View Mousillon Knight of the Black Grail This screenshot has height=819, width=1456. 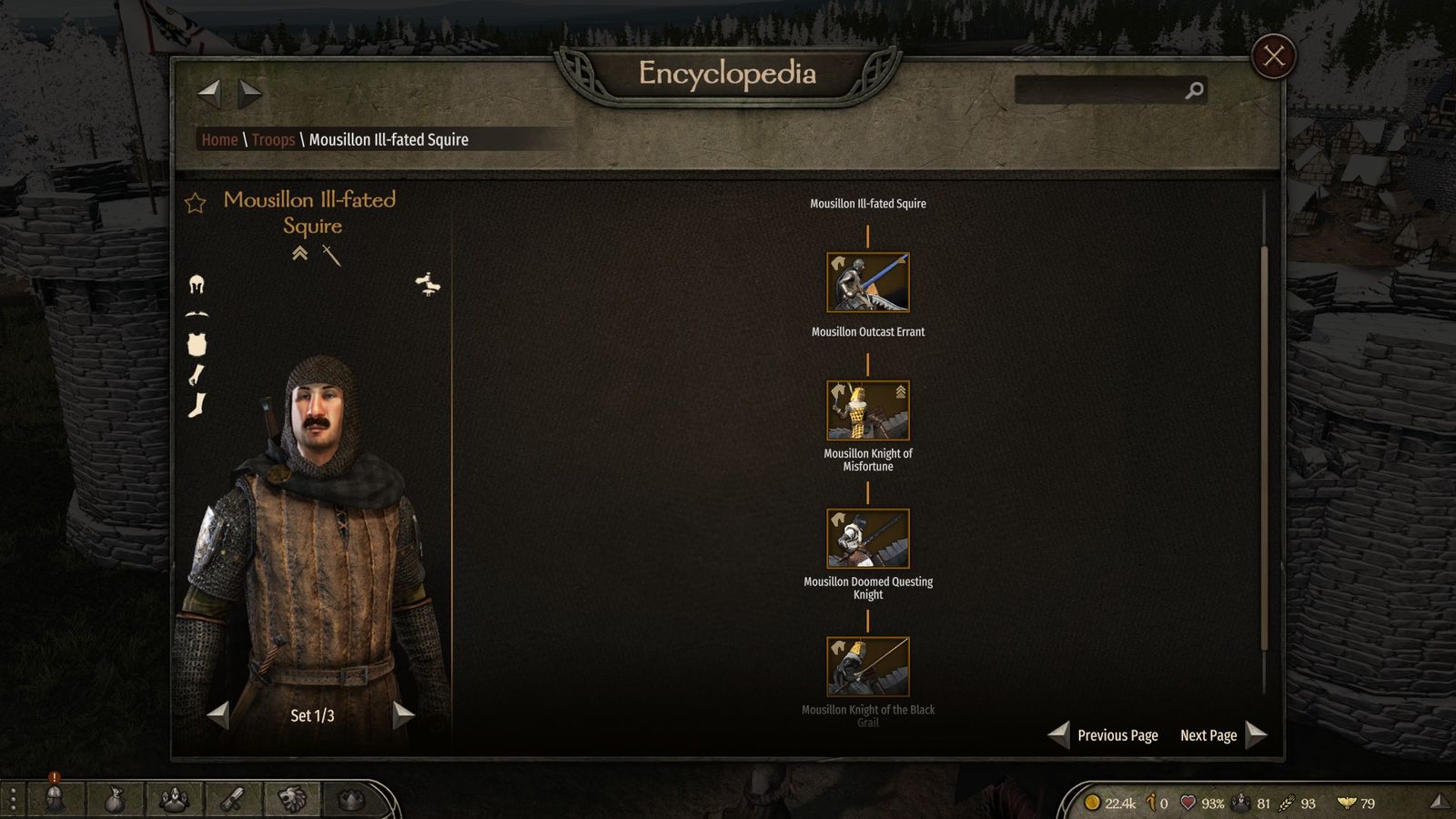(867, 667)
